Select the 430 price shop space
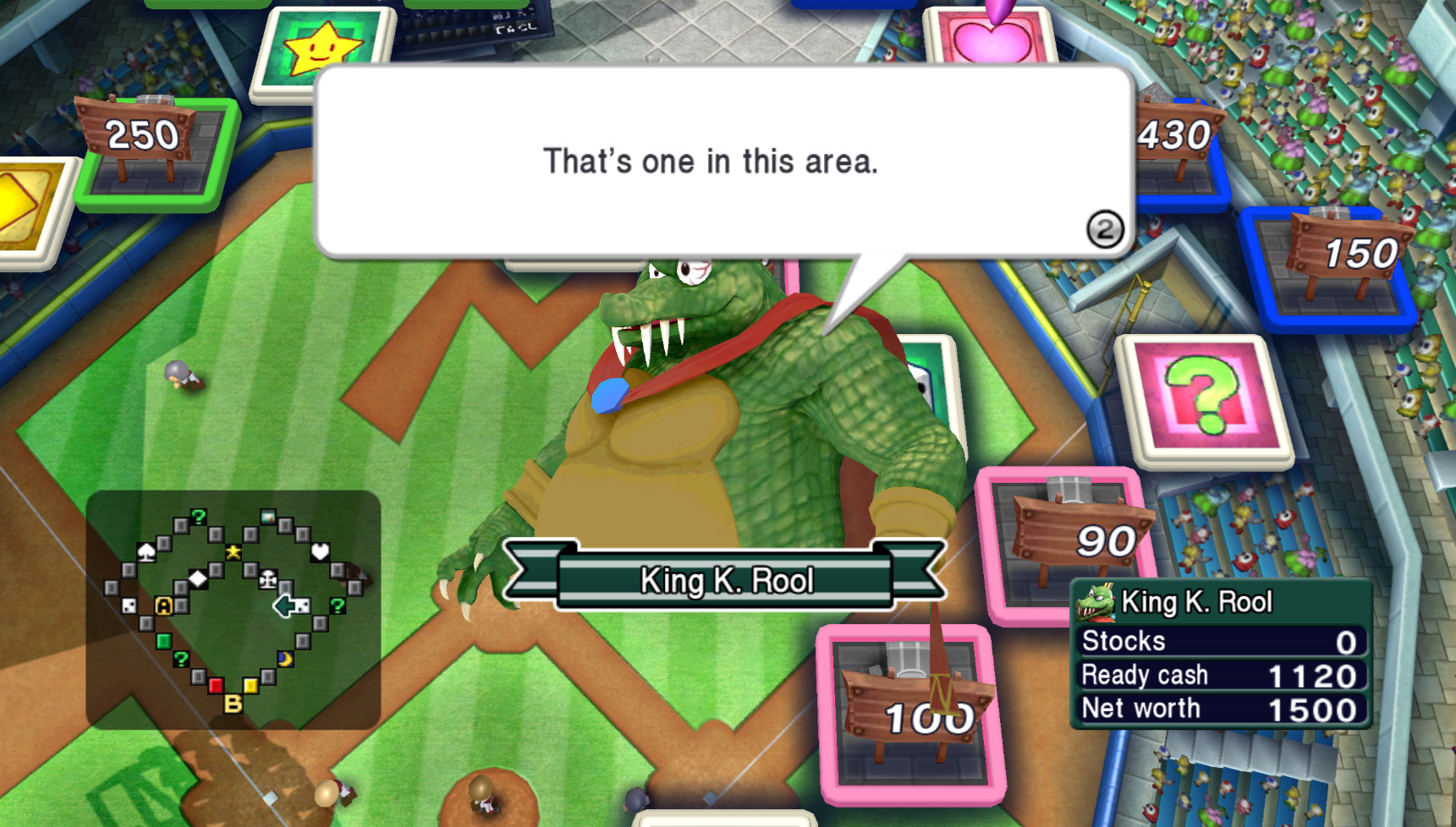Image resolution: width=1456 pixels, height=827 pixels. [x=1173, y=132]
